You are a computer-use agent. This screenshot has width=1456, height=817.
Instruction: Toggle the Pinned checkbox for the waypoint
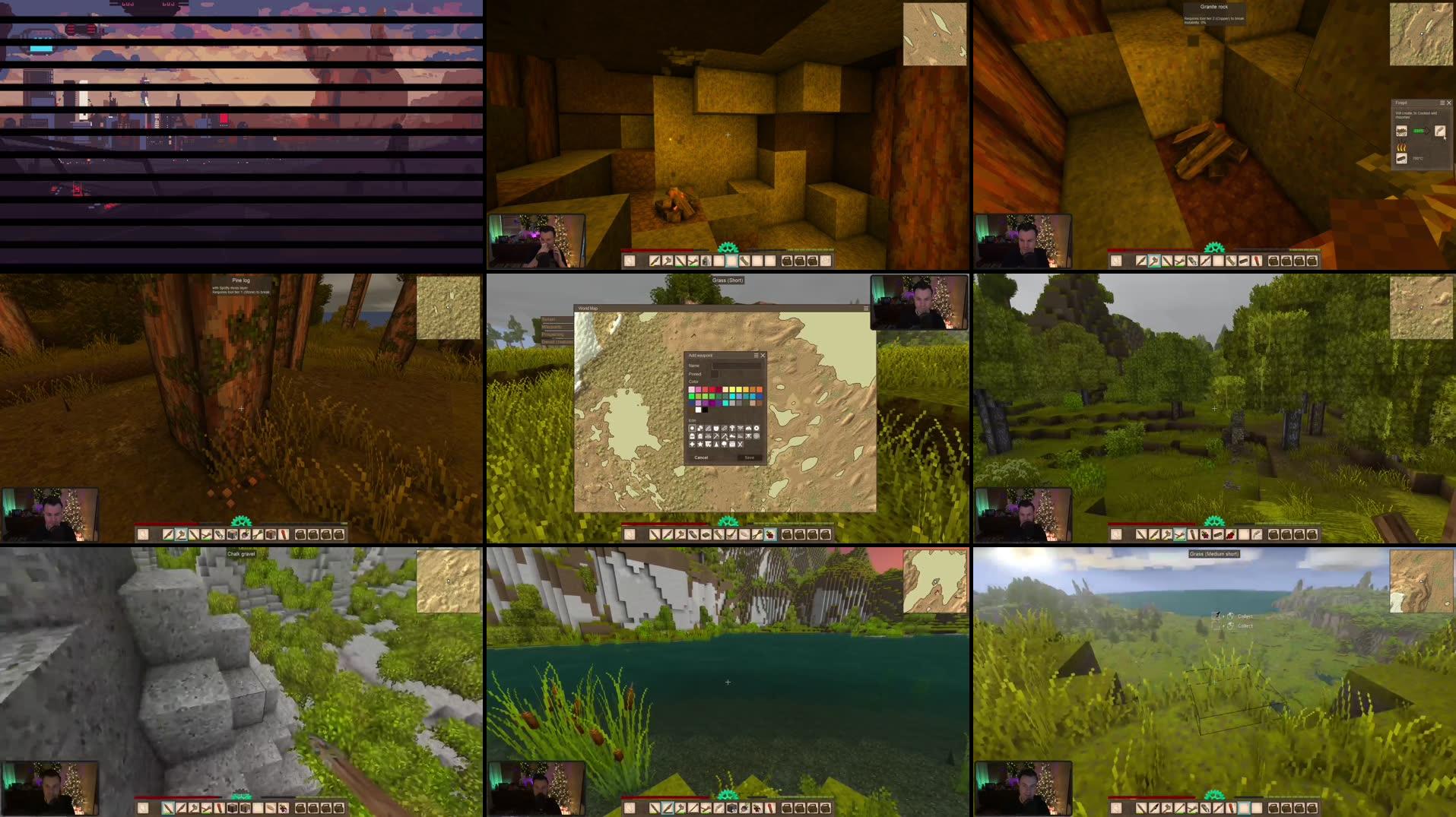[x=715, y=374]
